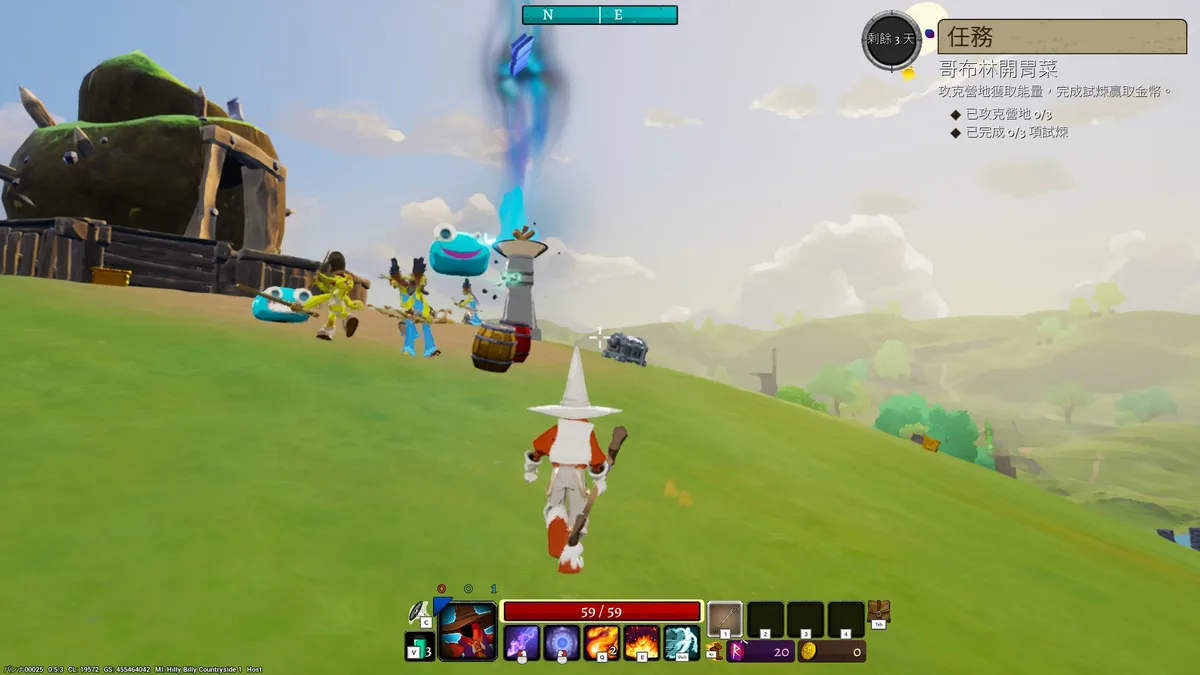Click the day-night clock showing 剩餘 3 天
The image size is (1200, 675).
point(891,40)
